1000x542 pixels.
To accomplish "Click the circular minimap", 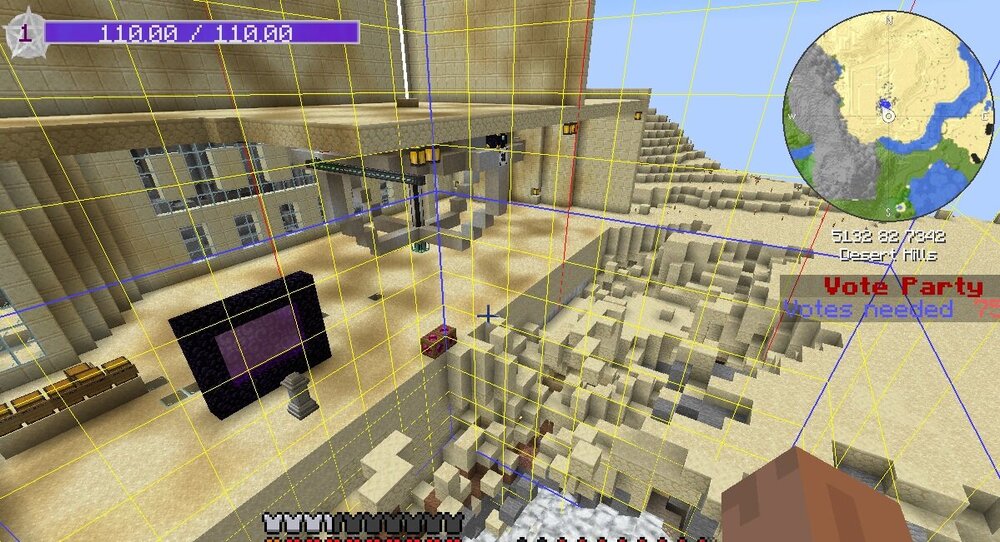I will (887, 116).
